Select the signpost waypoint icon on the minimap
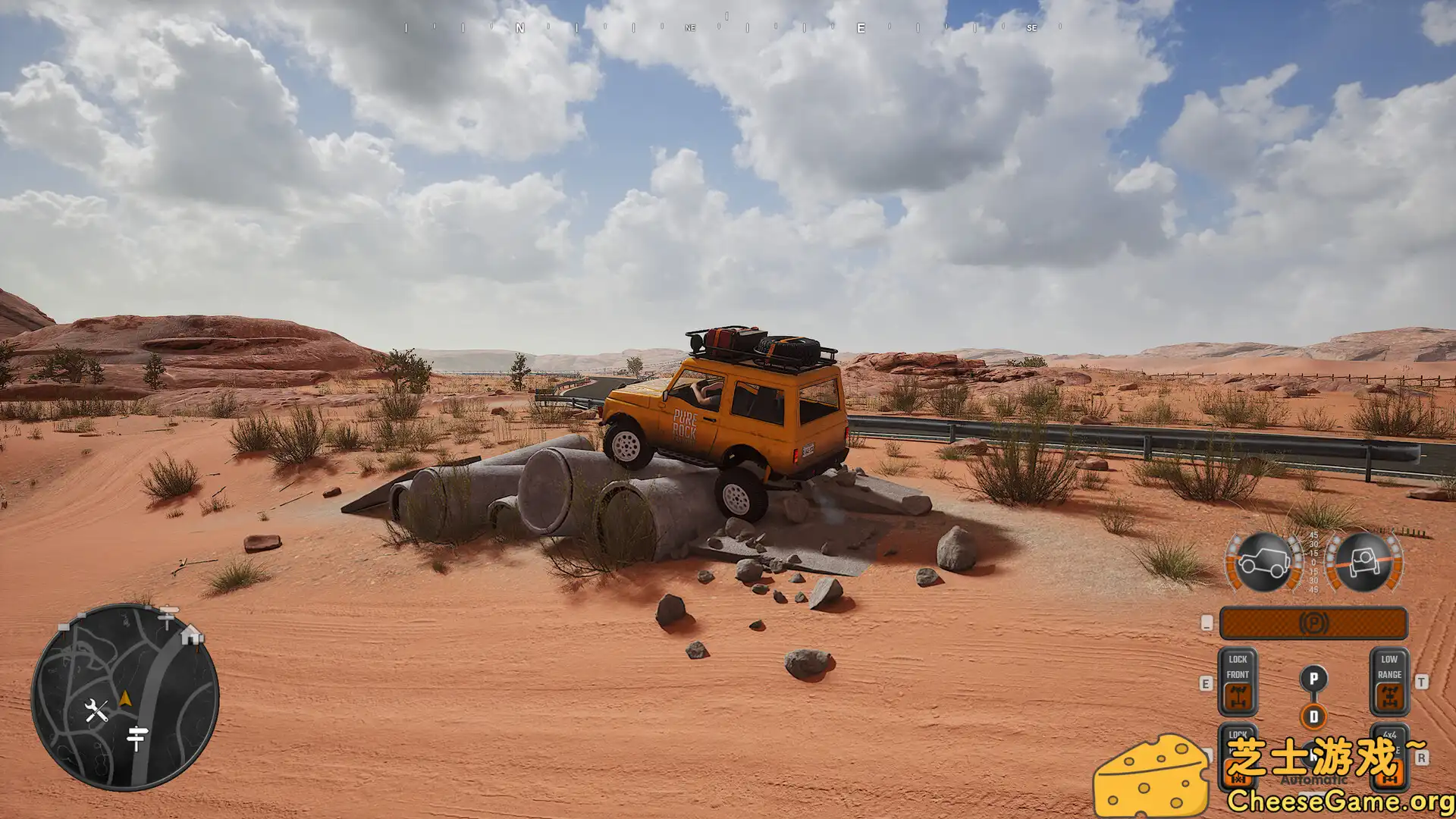Image resolution: width=1456 pixels, height=819 pixels. [x=136, y=736]
